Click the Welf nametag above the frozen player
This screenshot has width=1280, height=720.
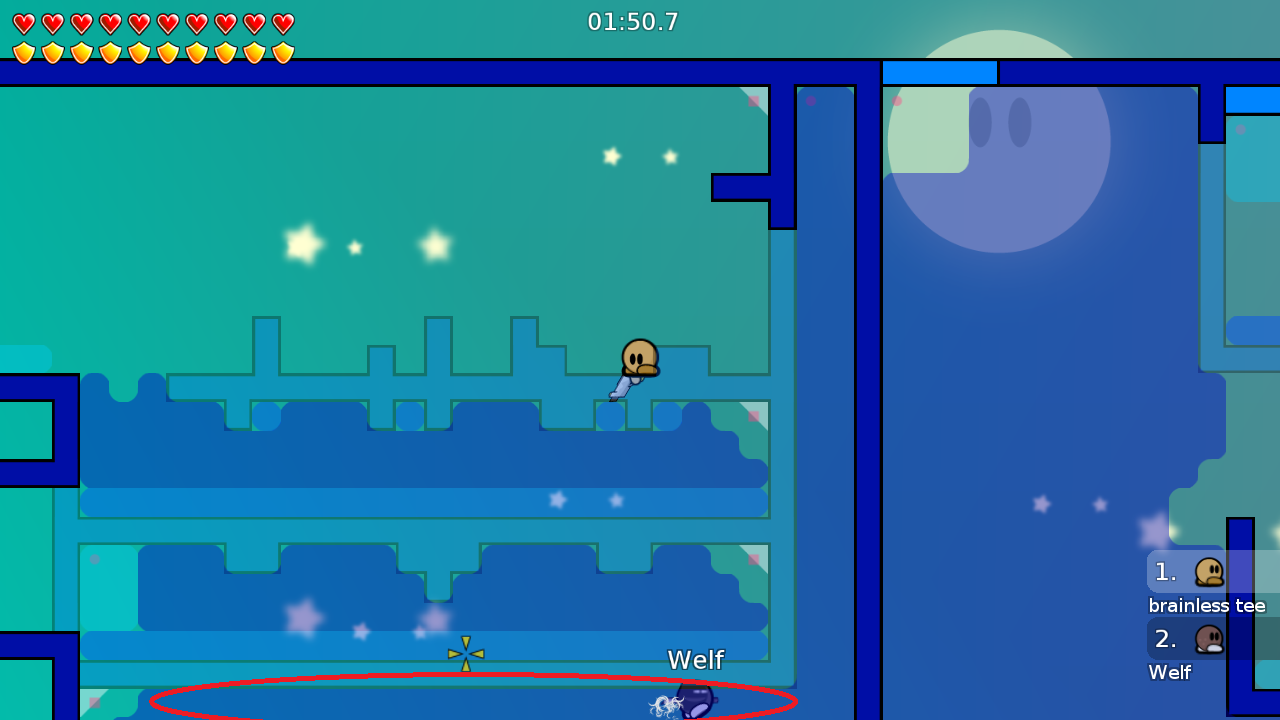click(x=695, y=660)
